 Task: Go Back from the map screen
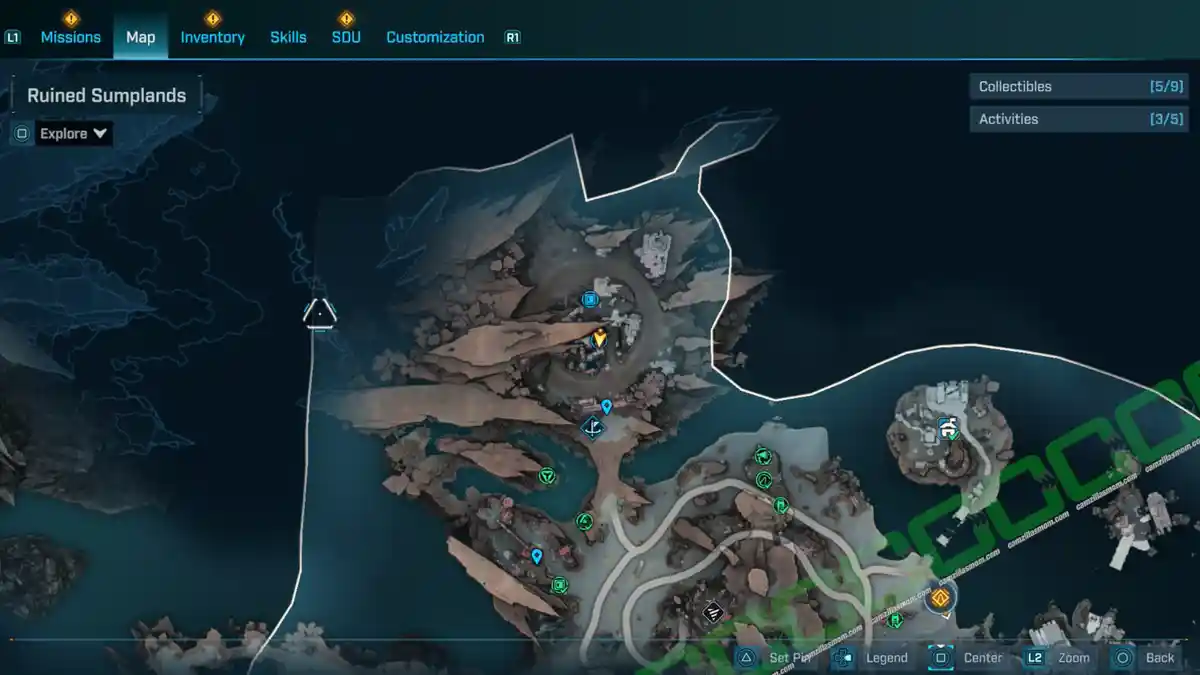pyautogui.click(x=1147, y=657)
